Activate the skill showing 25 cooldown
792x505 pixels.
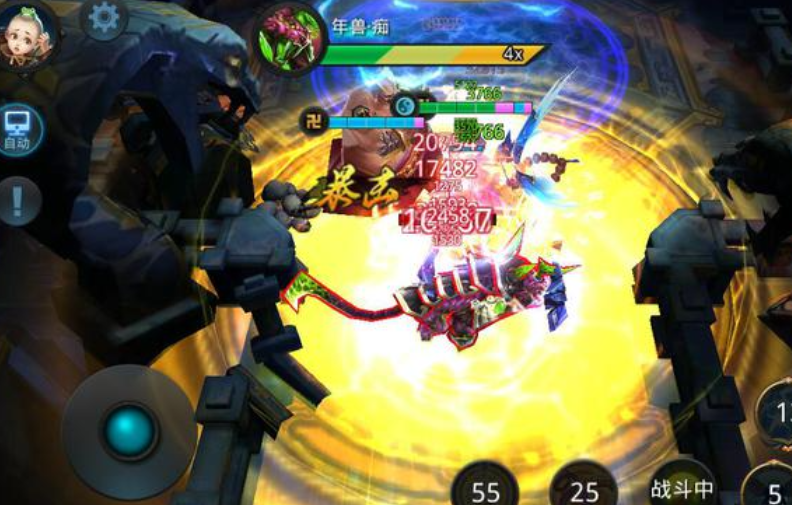point(584,487)
